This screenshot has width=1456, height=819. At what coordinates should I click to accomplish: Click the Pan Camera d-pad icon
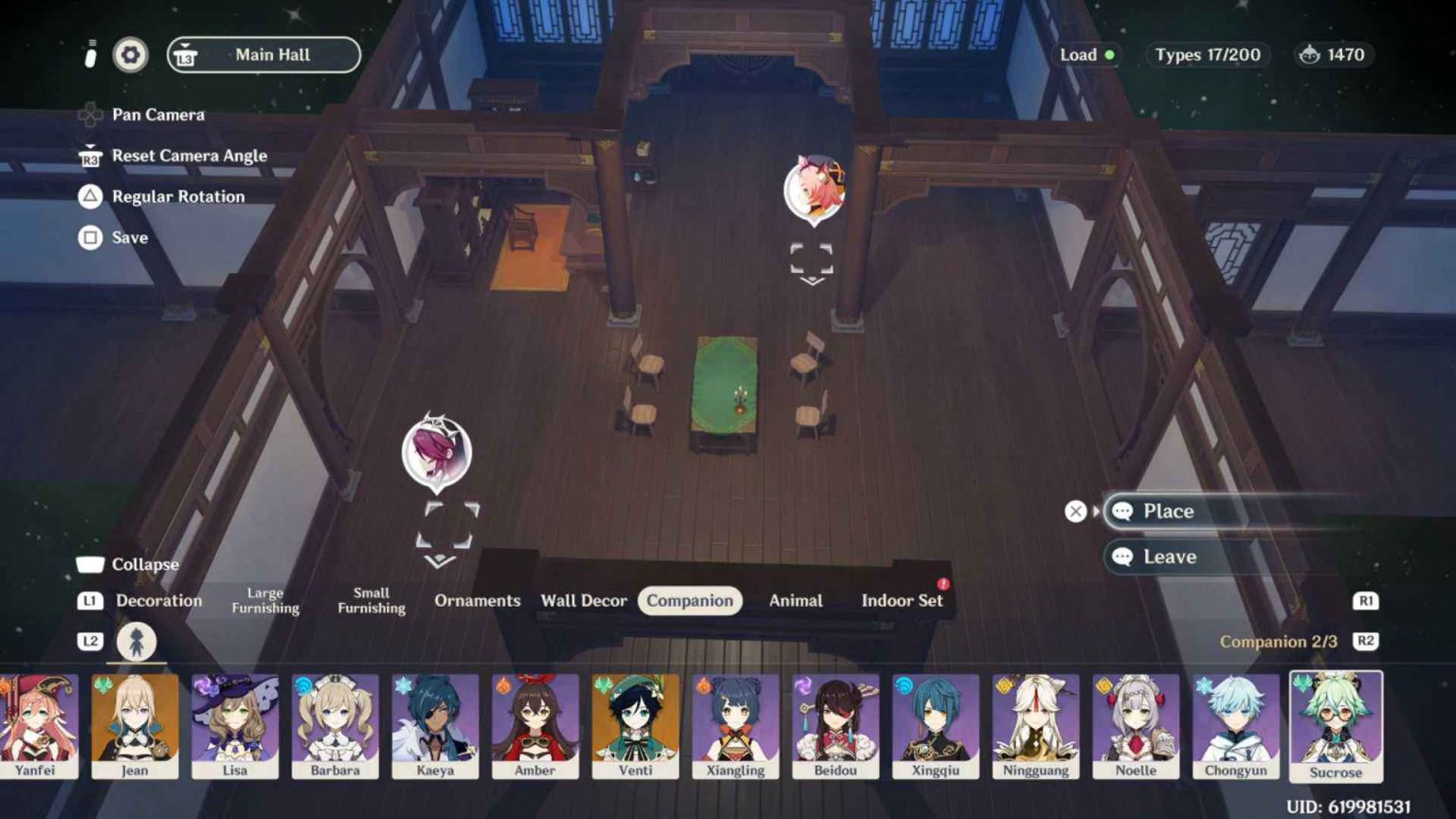pyautogui.click(x=91, y=115)
